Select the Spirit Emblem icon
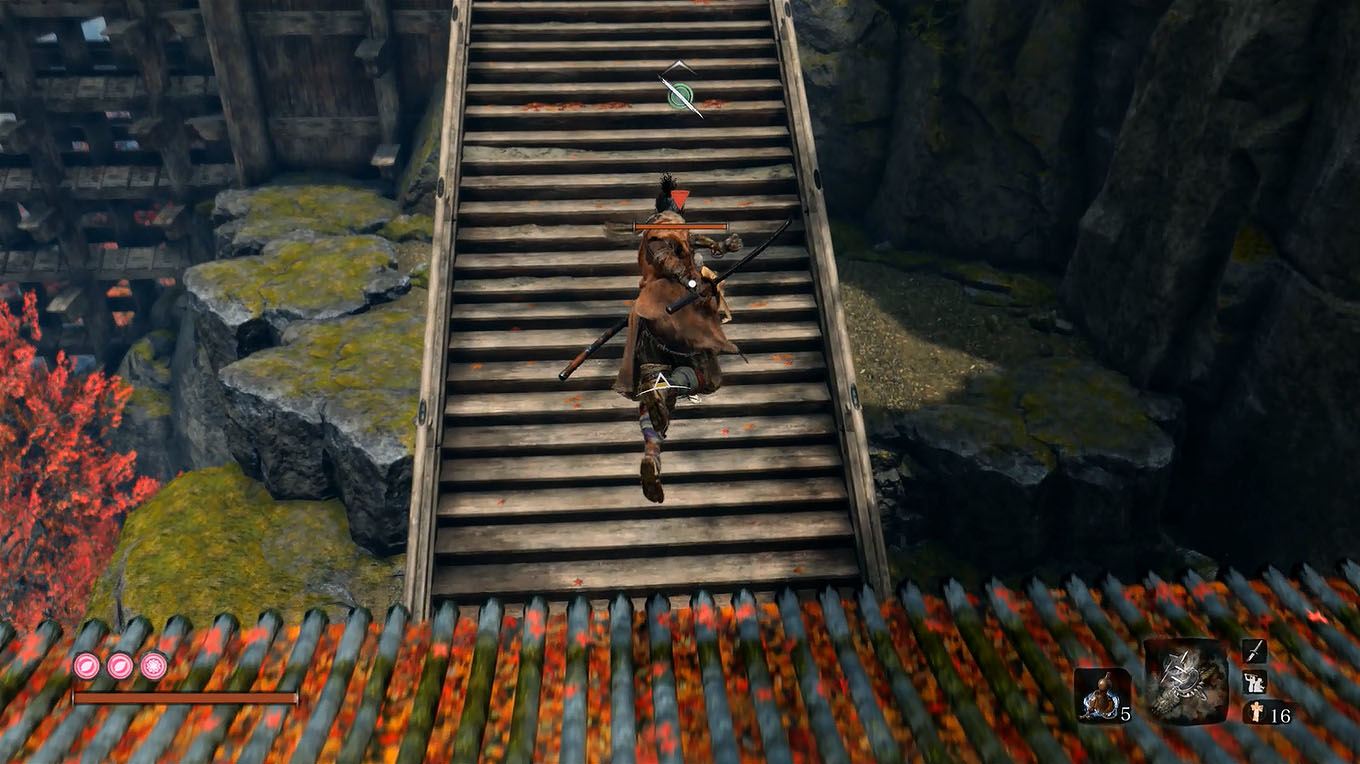The width and height of the screenshot is (1360, 764). [1255, 711]
